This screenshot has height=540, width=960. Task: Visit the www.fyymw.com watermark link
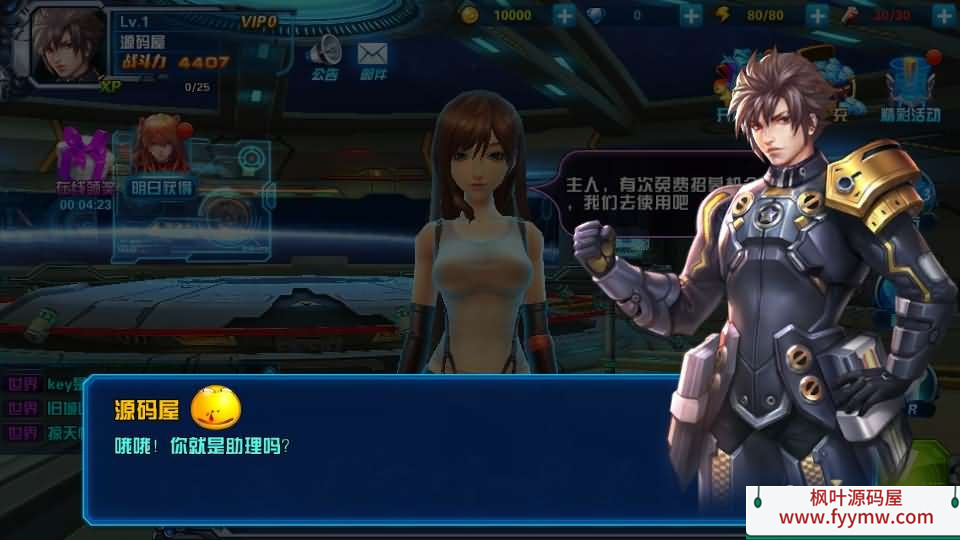855,517
